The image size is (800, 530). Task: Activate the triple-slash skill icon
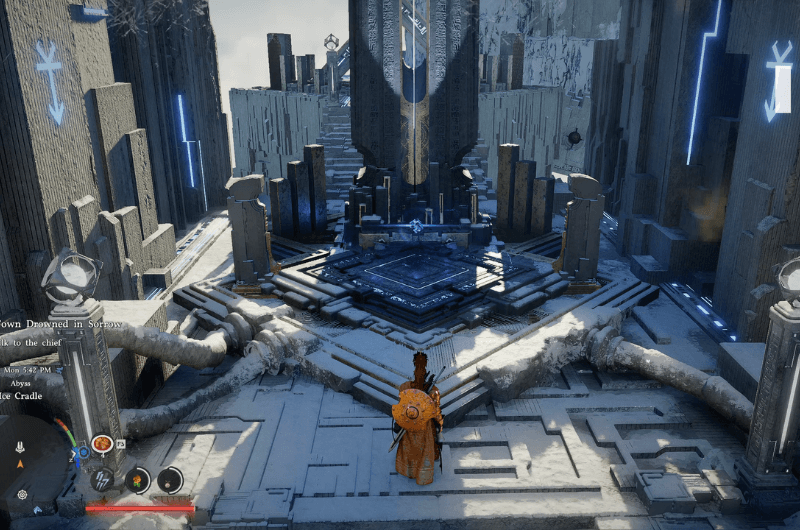click(x=102, y=479)
